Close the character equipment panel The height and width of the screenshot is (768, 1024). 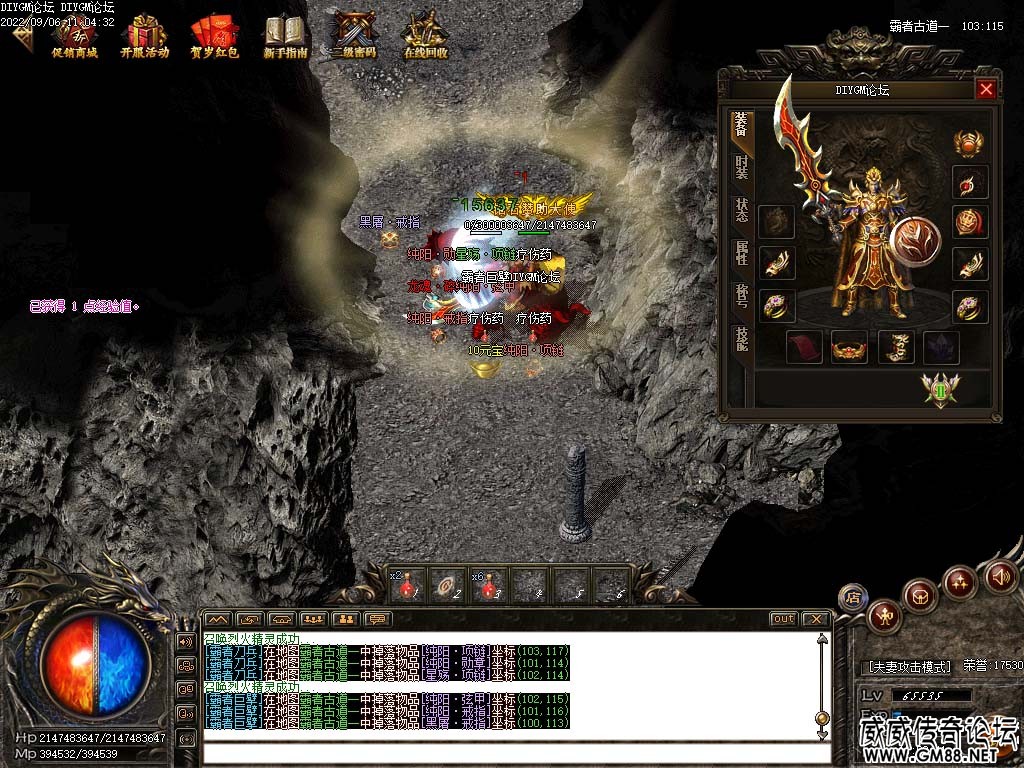(x=986, y=90)
